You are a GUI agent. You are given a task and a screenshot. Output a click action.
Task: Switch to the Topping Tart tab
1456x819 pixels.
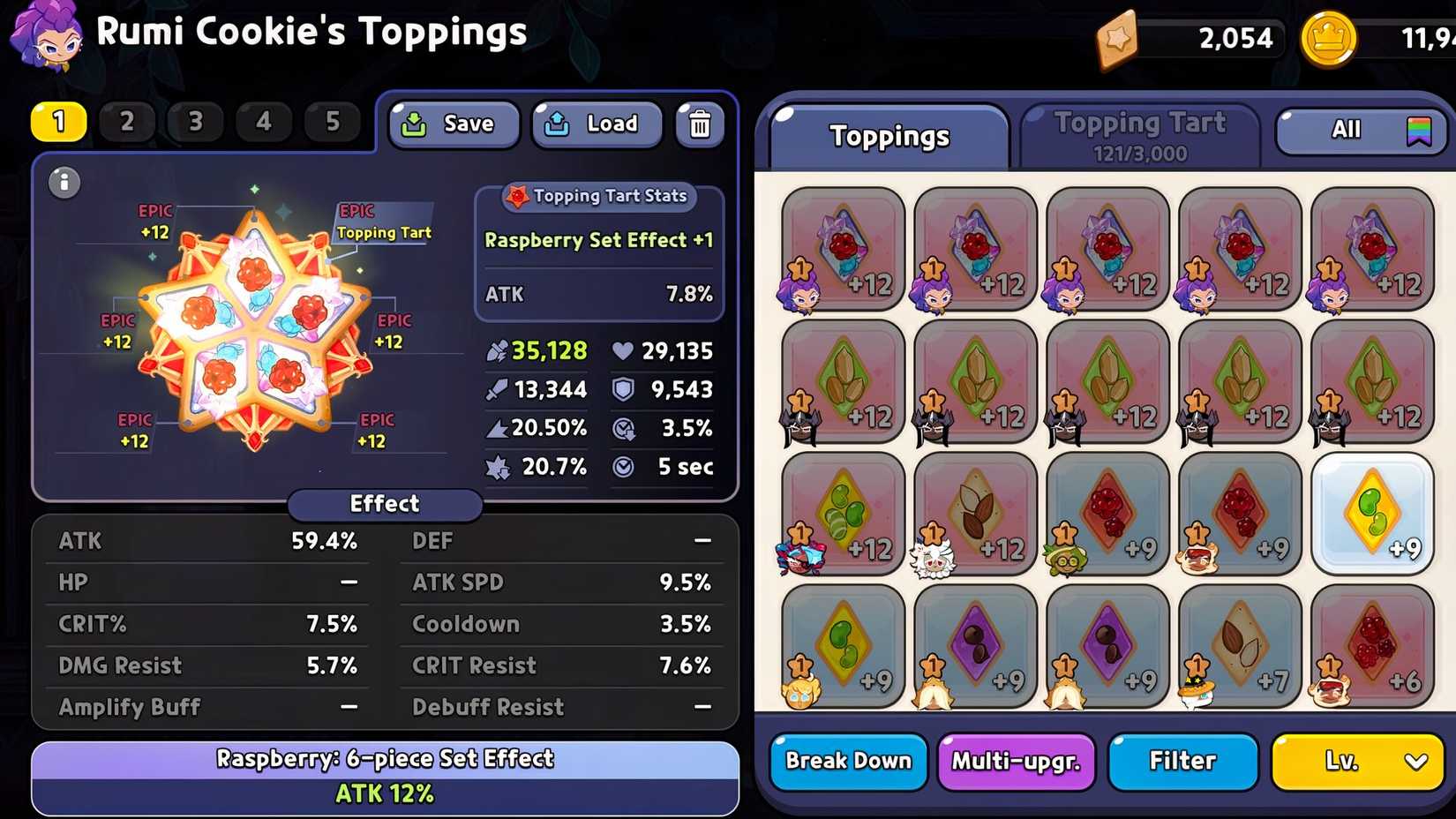pos(1141,134)
